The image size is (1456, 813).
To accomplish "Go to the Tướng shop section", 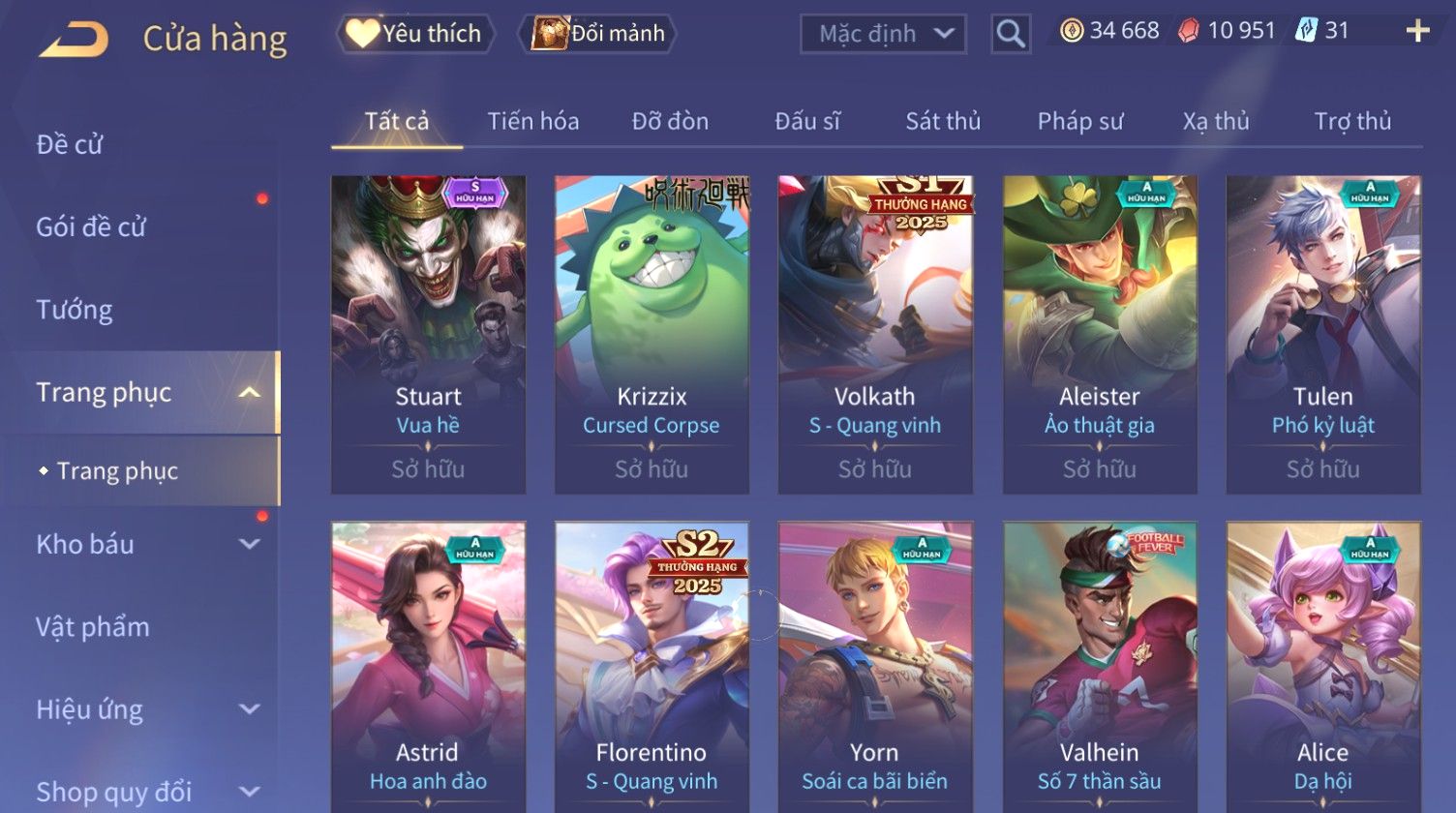I will 75,310.
